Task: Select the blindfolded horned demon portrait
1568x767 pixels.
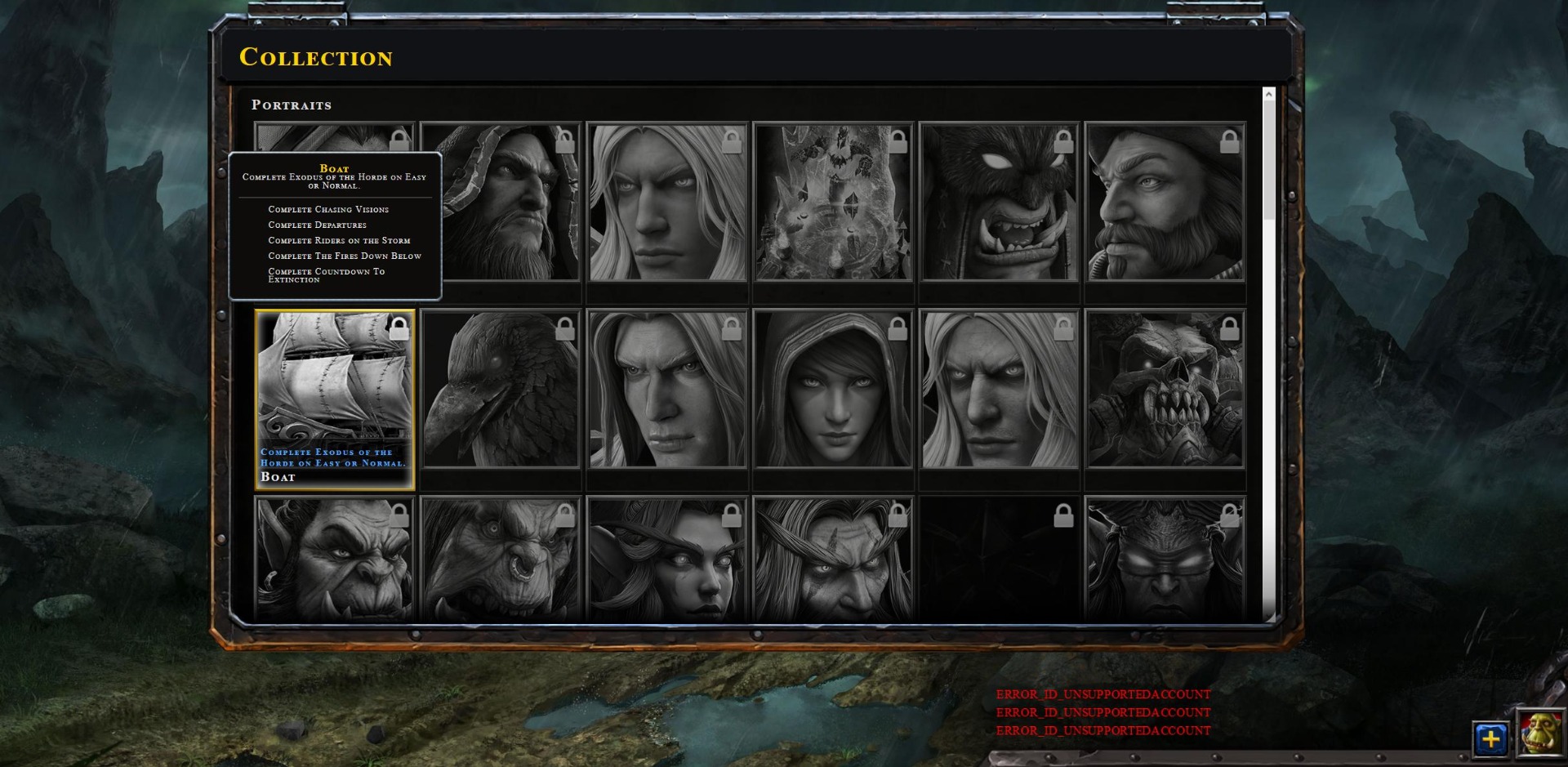Action: [x=1165, y=560]
